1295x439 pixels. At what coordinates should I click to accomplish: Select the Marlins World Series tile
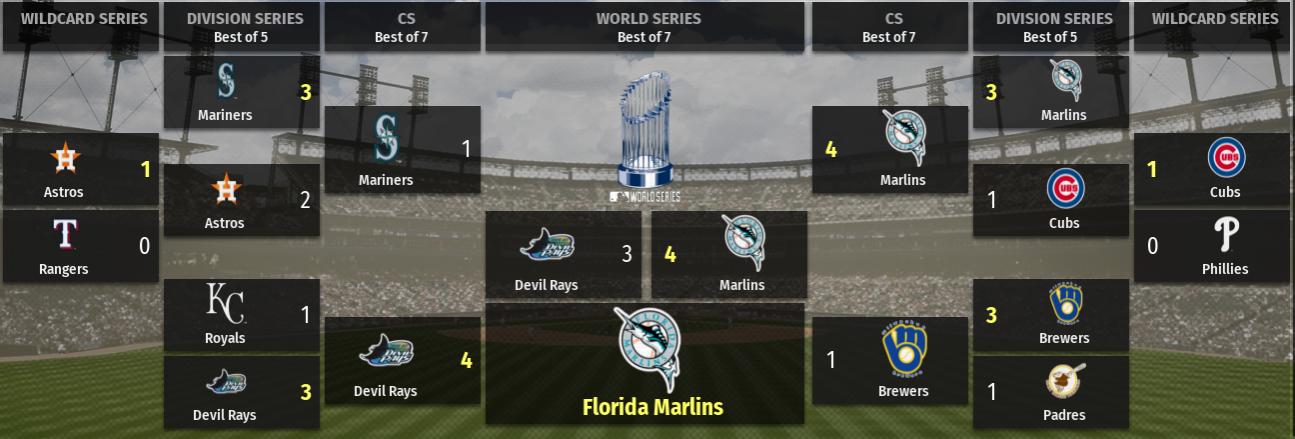pyautogui.click(x=729, y=255)
